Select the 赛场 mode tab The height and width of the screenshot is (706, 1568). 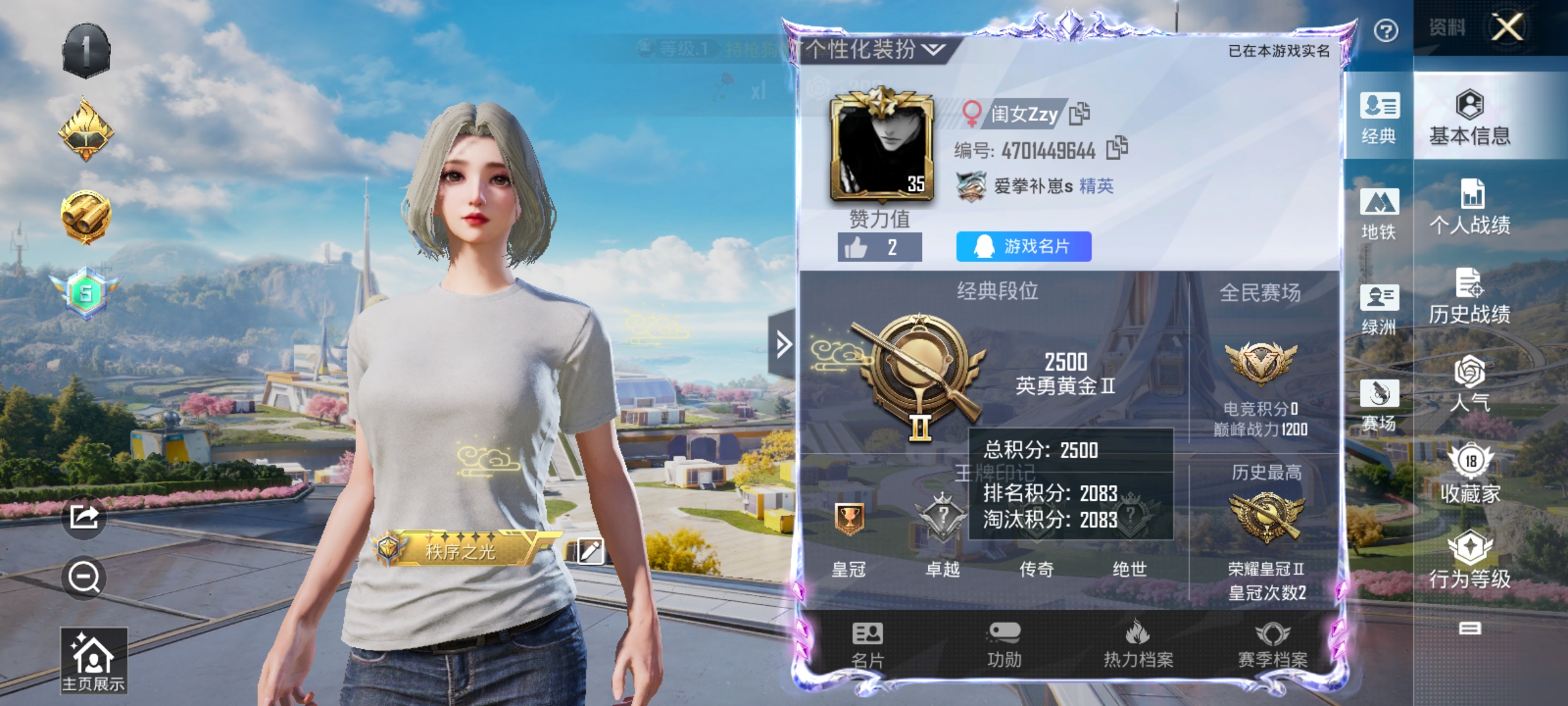(x=1379, y=405)
